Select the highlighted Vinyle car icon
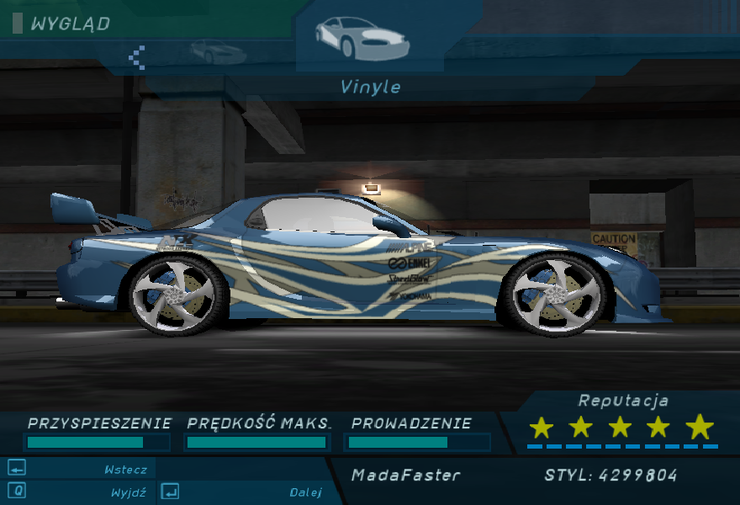Image resolution: width=740 pixels, height=505 pixels. tap(362, 37)
